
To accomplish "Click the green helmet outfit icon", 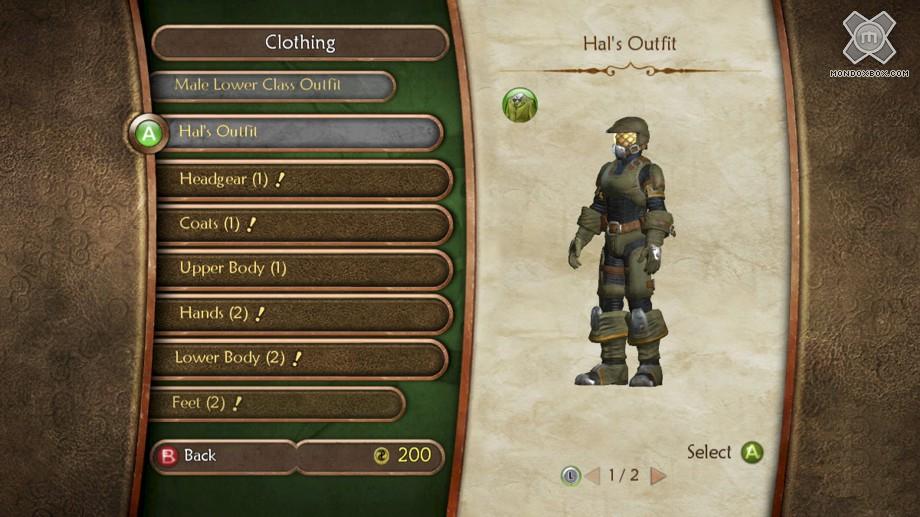I will (519, 105).
